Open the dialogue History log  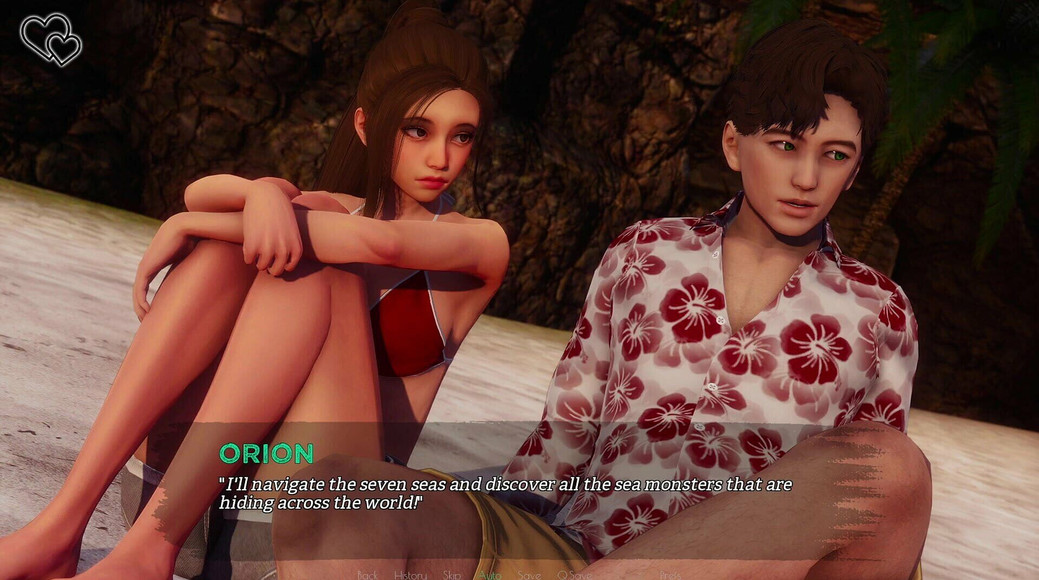(410, 575)
